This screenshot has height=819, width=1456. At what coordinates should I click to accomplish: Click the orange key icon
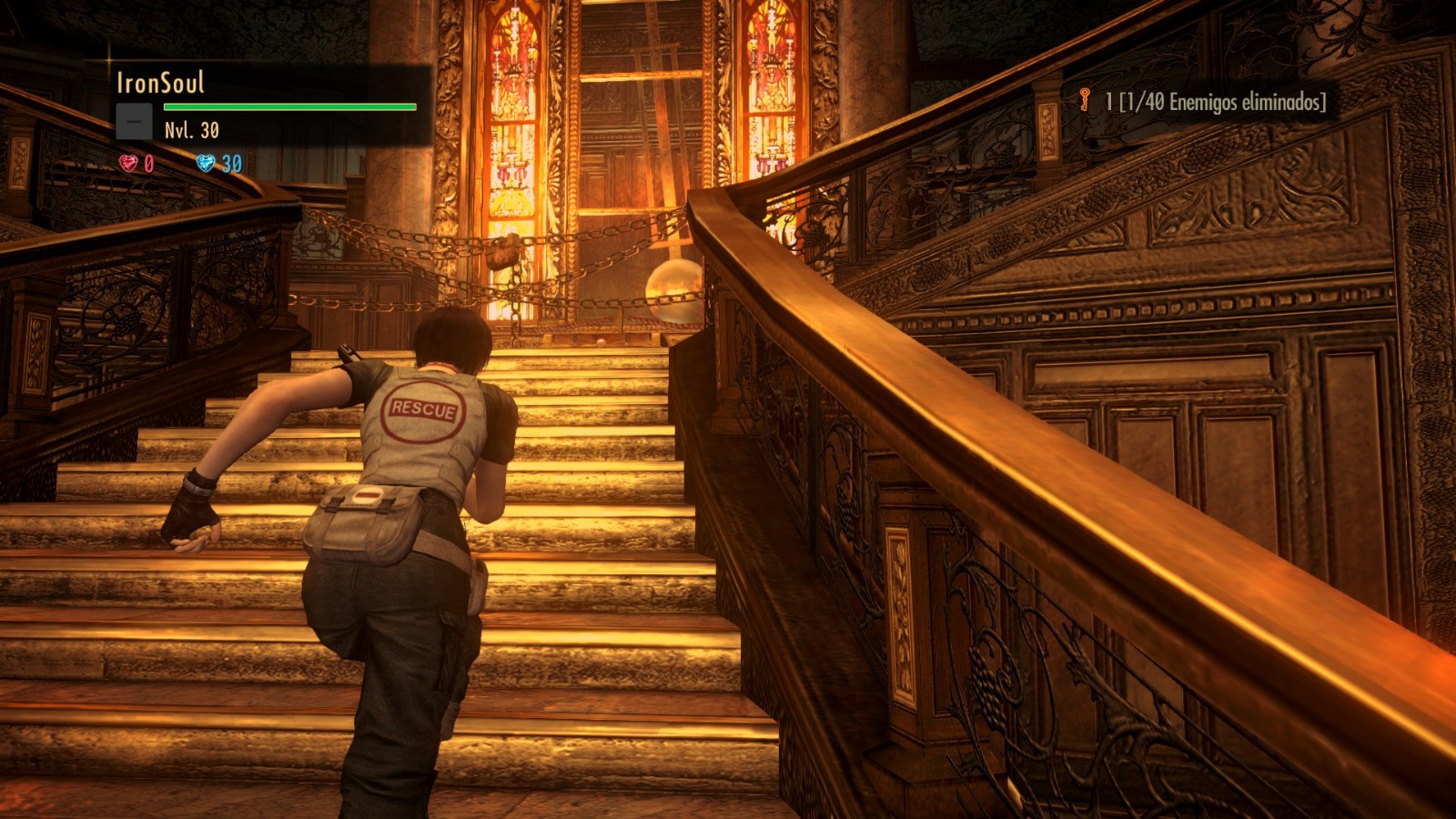pyautogui.click(x=1084, y=101)
